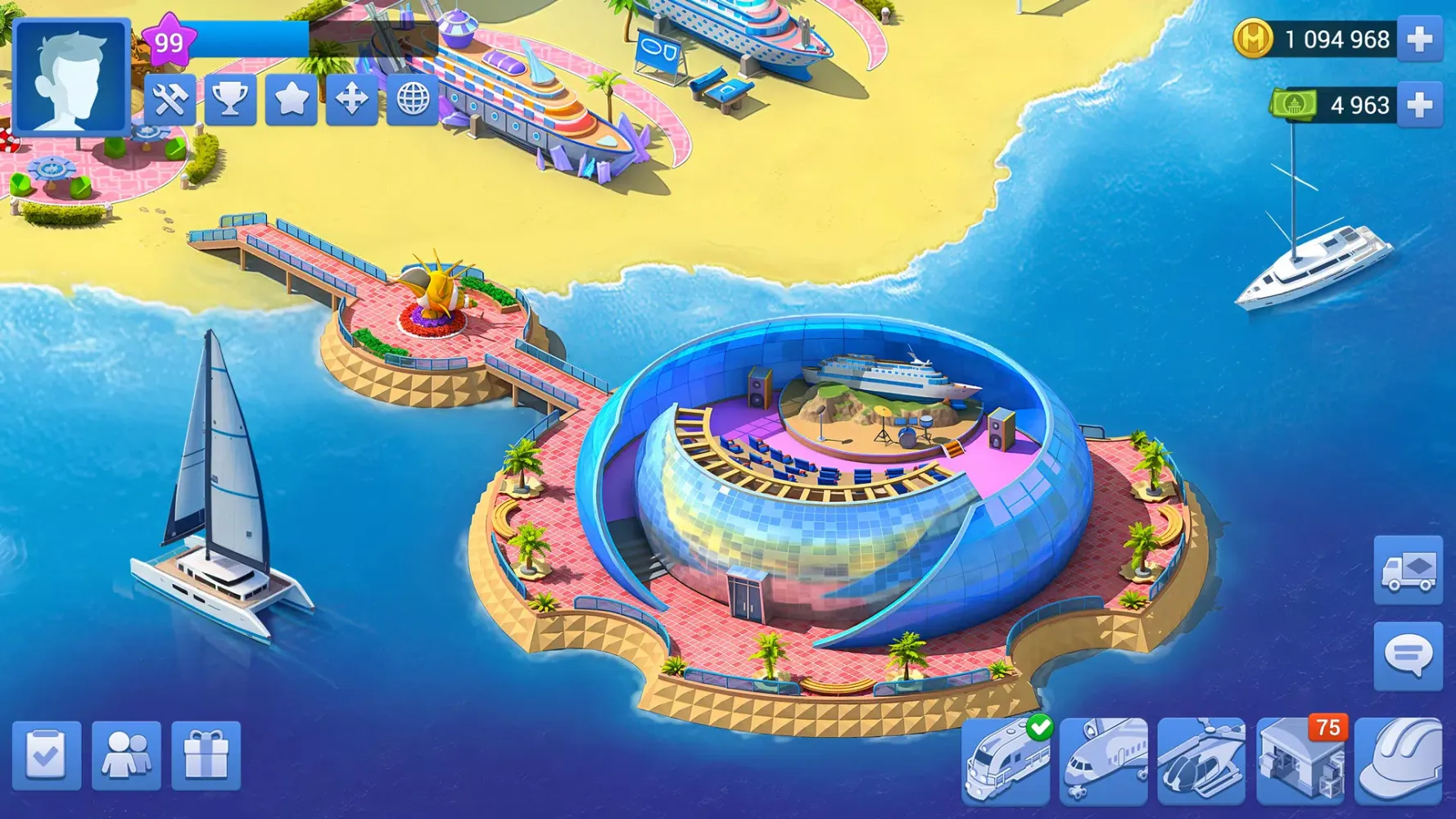
Task: Show the trophy achievements screen
Action: (x=230, y=100)
